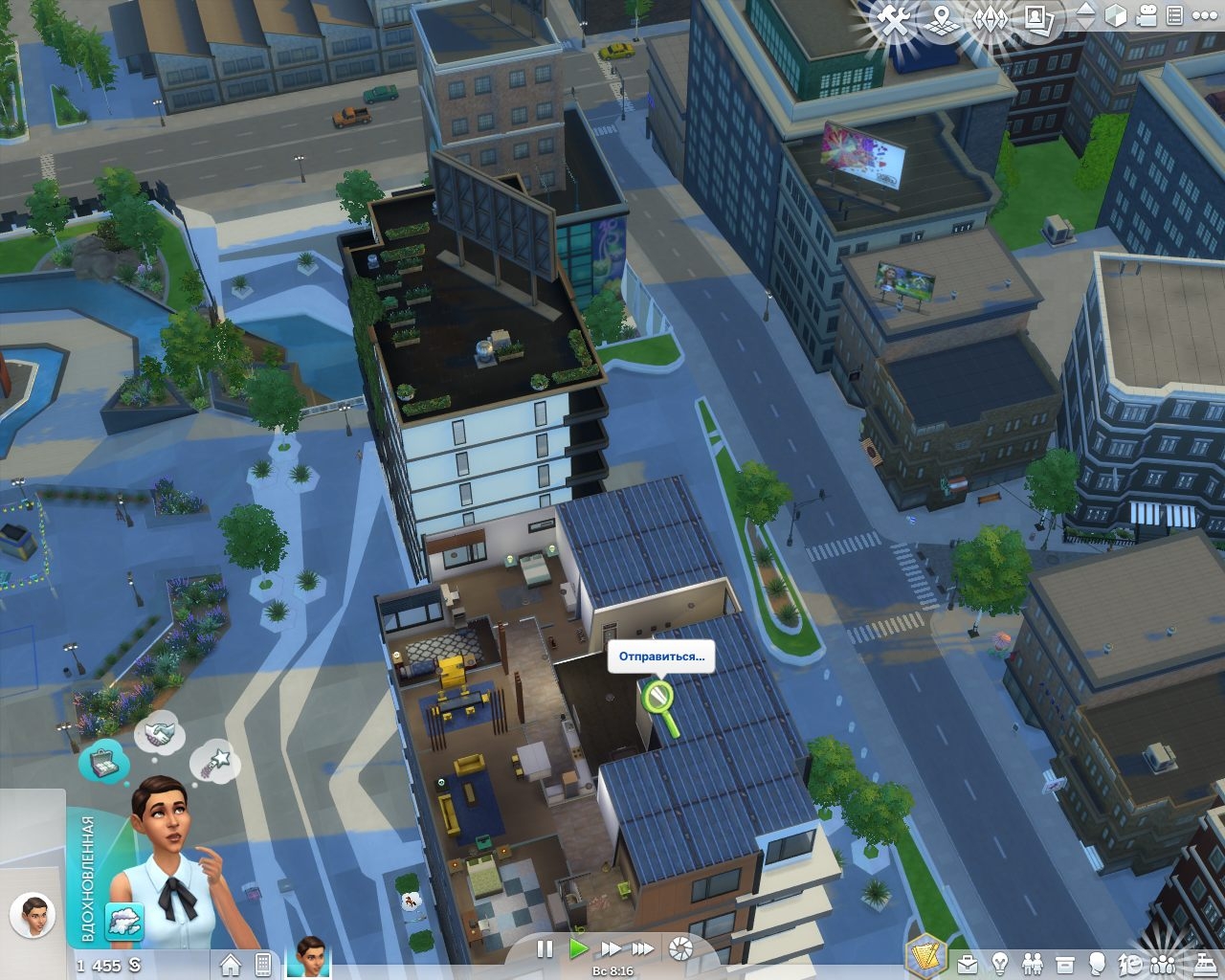
Task: Open the map view pin icon
Action: 943,18
